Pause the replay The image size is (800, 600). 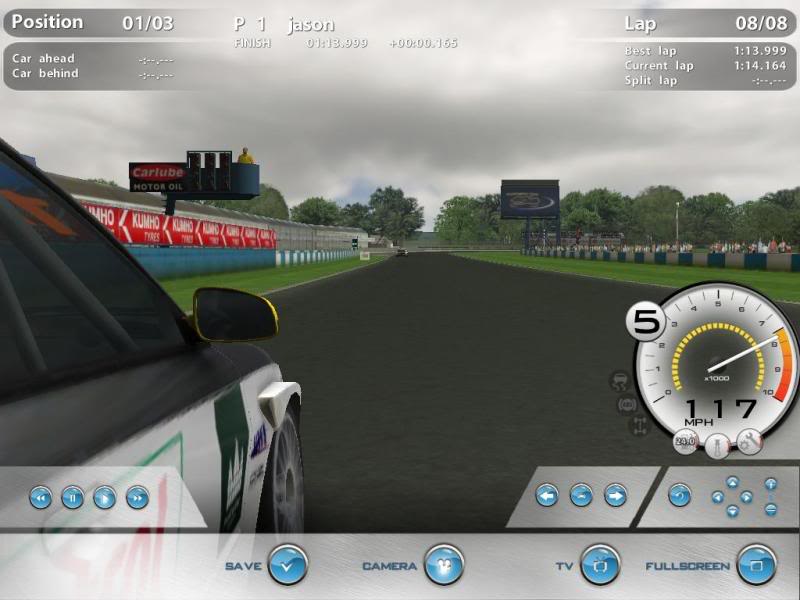pyautogui.click(x=72, y=496)
